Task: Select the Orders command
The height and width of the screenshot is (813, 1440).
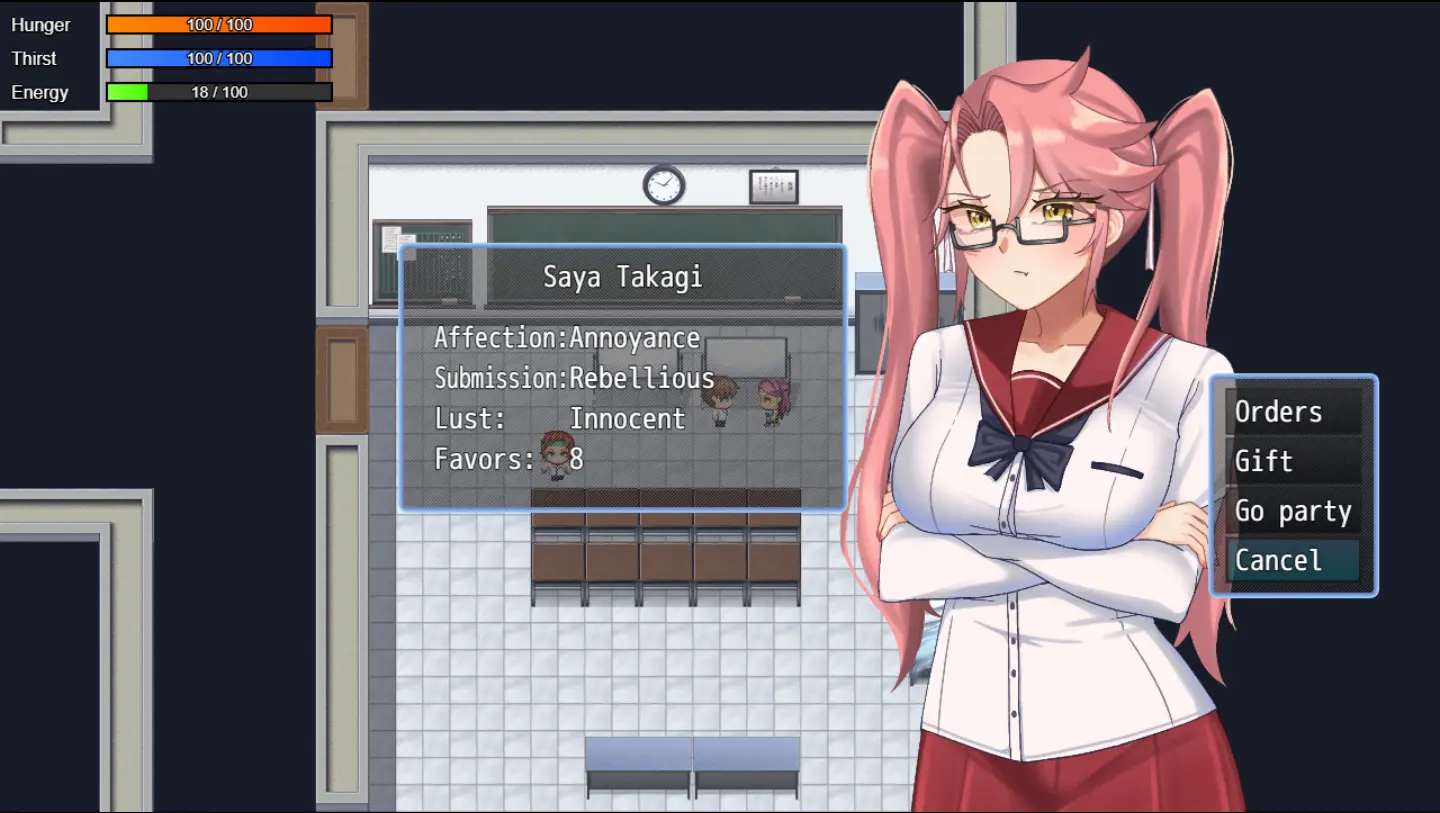Action: tap(1279, 411)
